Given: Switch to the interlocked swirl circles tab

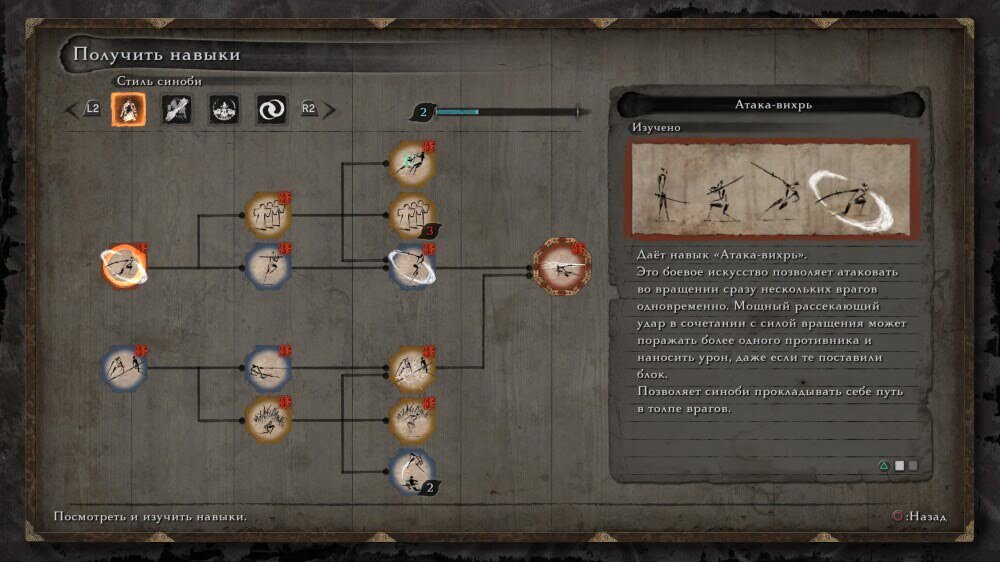Looking at the screenshot, I should (271, 108).
